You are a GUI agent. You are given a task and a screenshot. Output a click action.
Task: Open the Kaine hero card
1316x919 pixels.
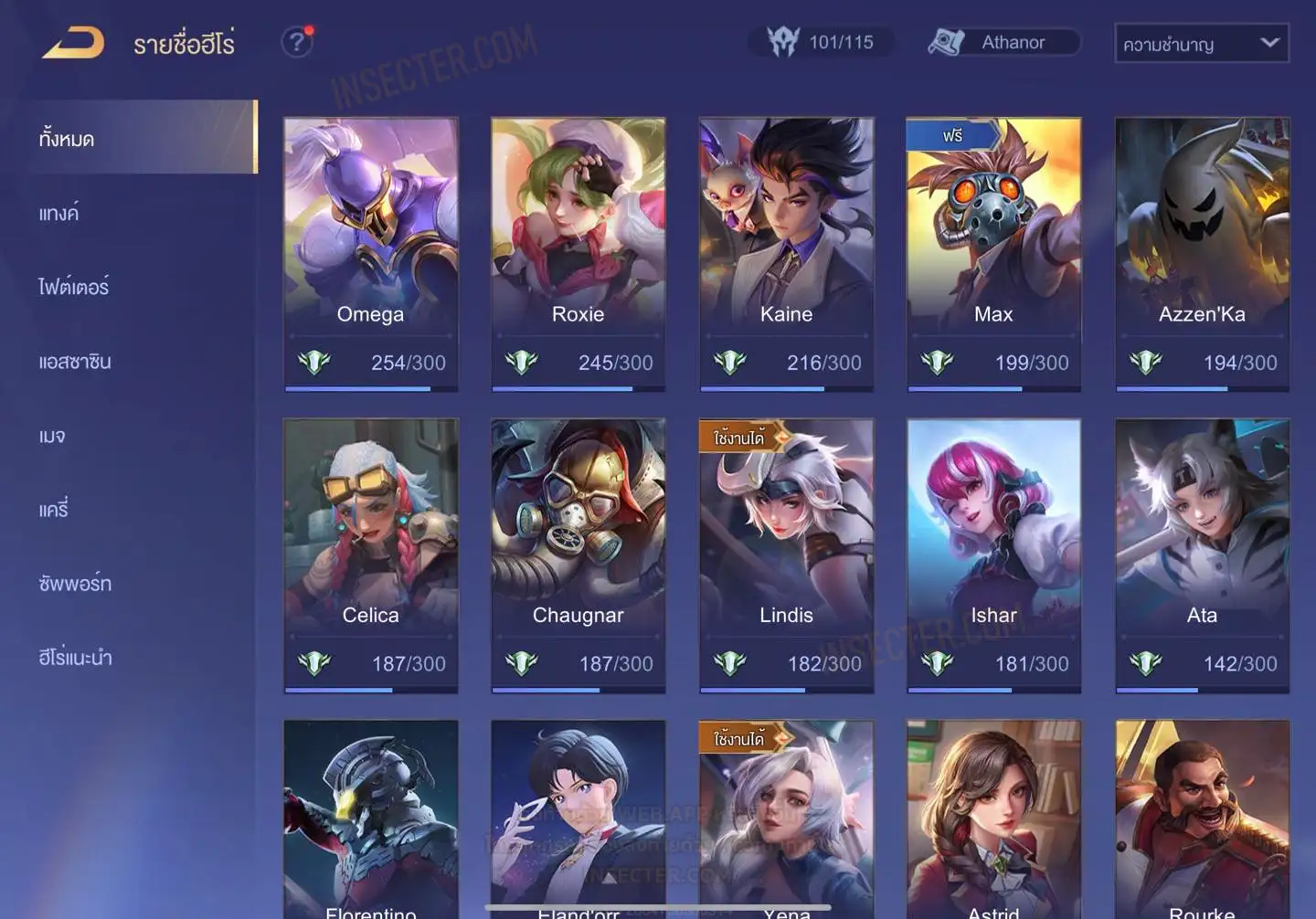786,254
